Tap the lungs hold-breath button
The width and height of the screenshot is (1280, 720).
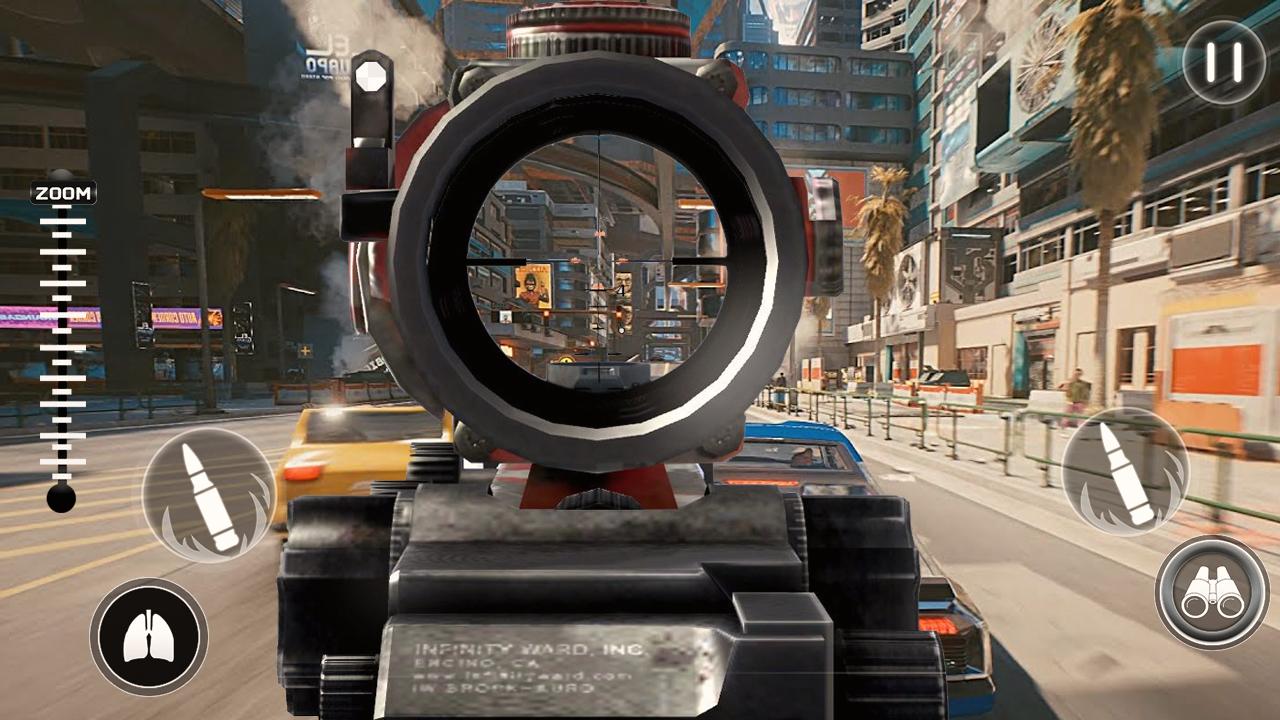[x=149, y=637]
